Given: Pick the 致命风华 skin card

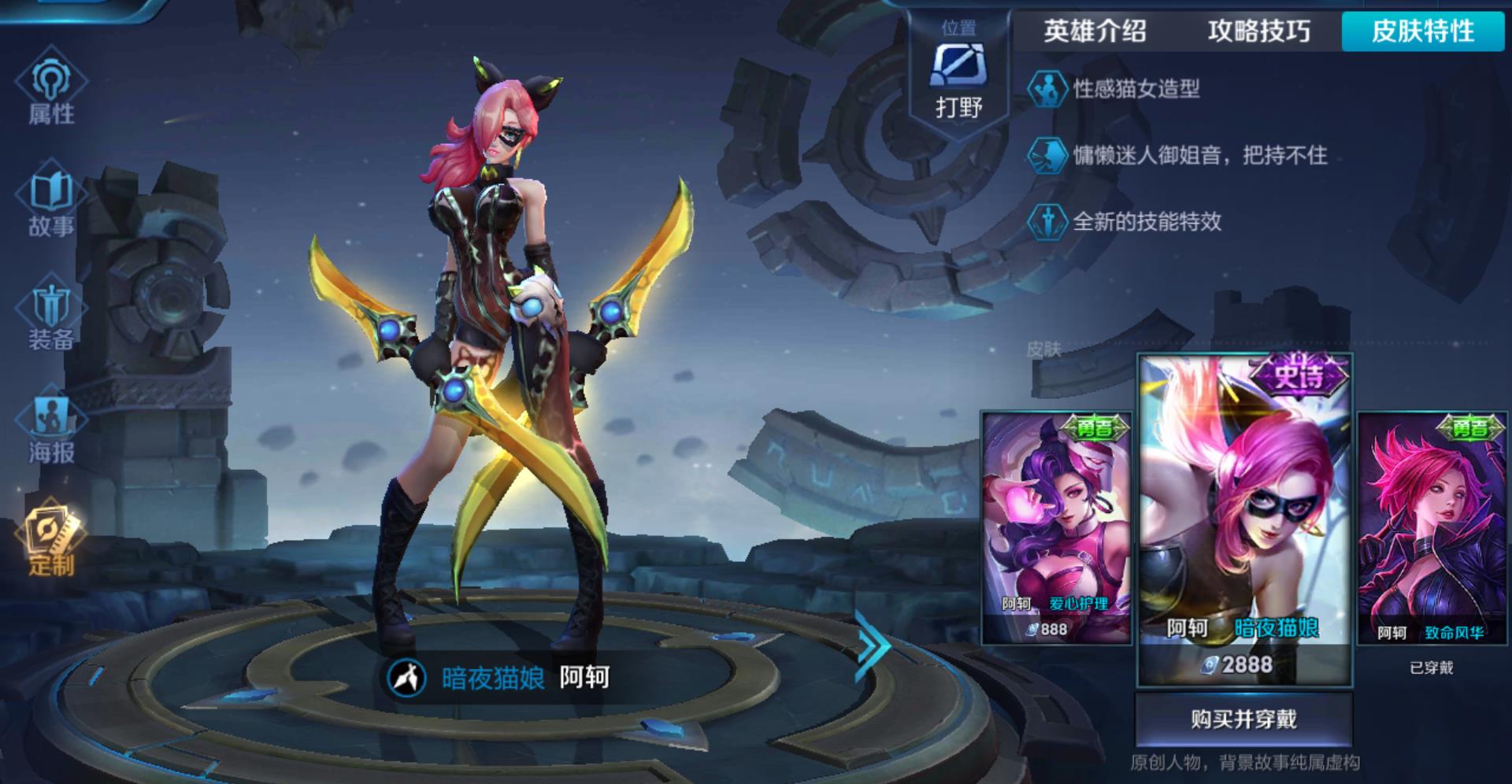Looking at the screenshot, I should coord(1432,526).
